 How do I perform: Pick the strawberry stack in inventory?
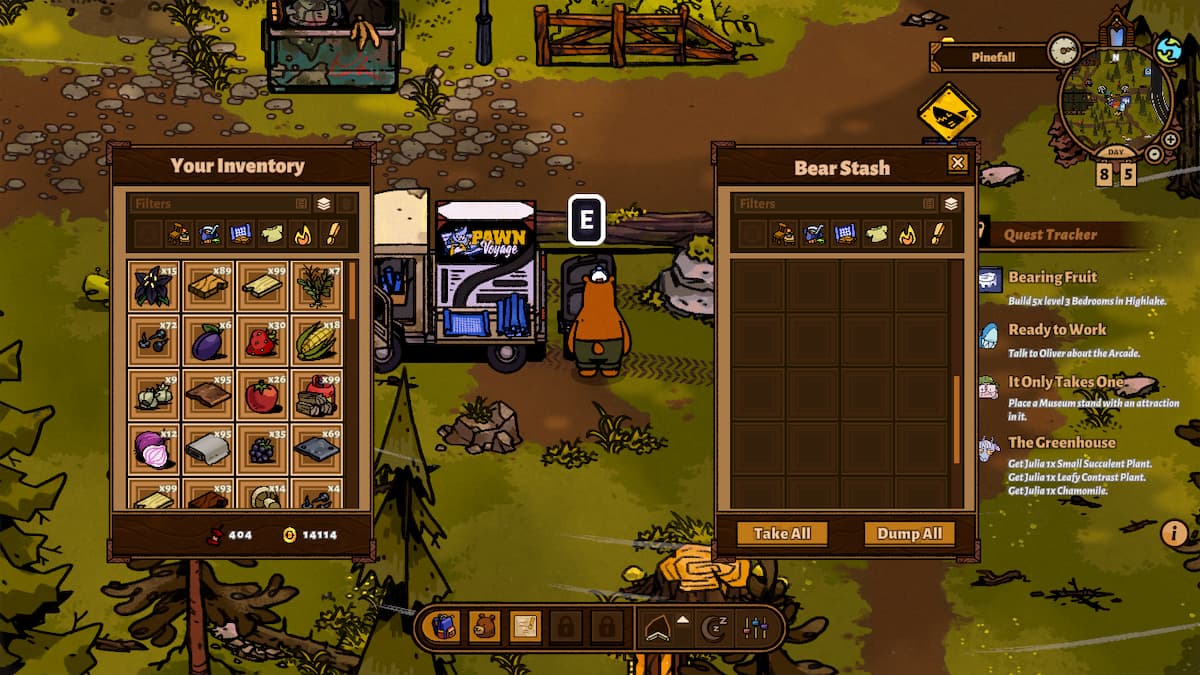(x=262, y=342)
